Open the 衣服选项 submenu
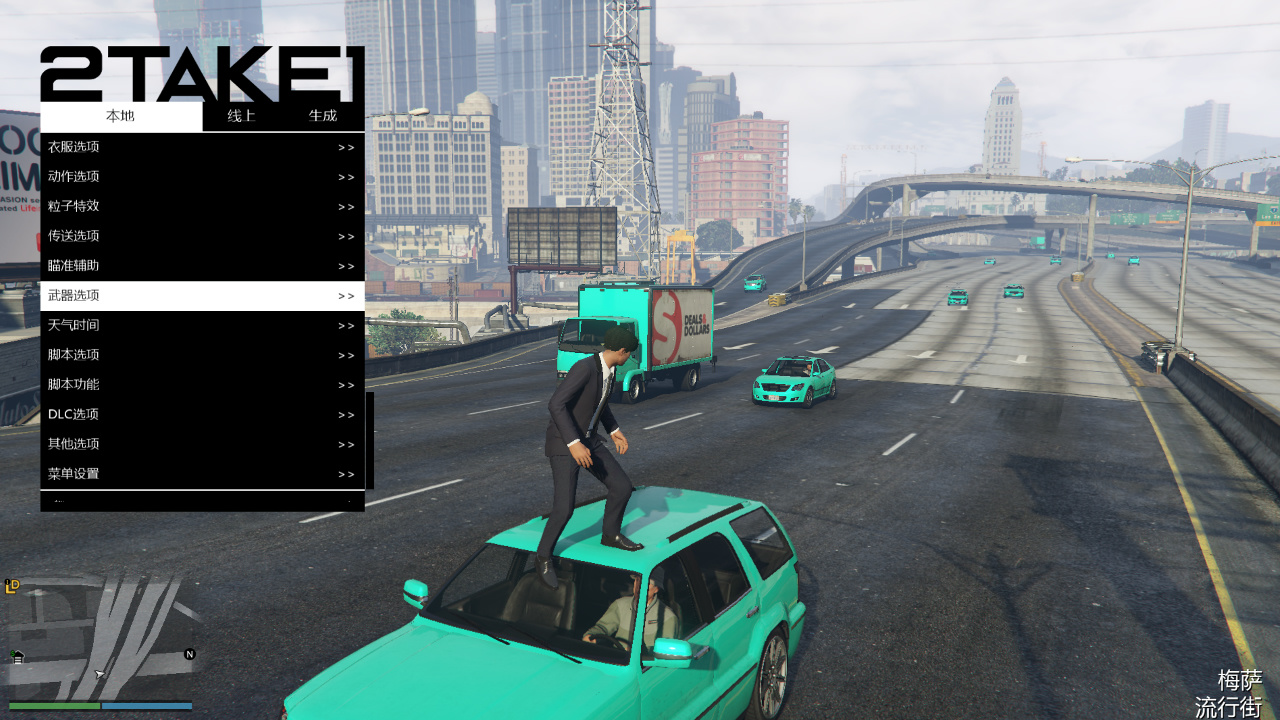 (202, 147)
